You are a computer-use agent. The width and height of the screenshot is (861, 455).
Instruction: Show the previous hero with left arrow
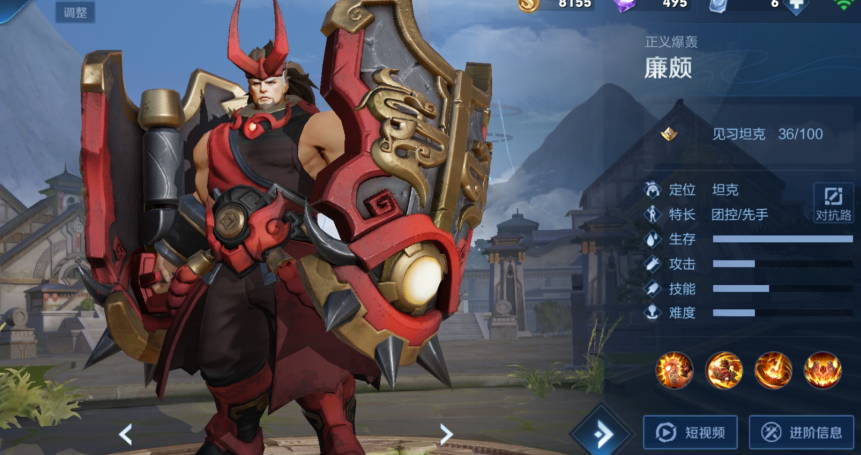click(x=126, y=434)
